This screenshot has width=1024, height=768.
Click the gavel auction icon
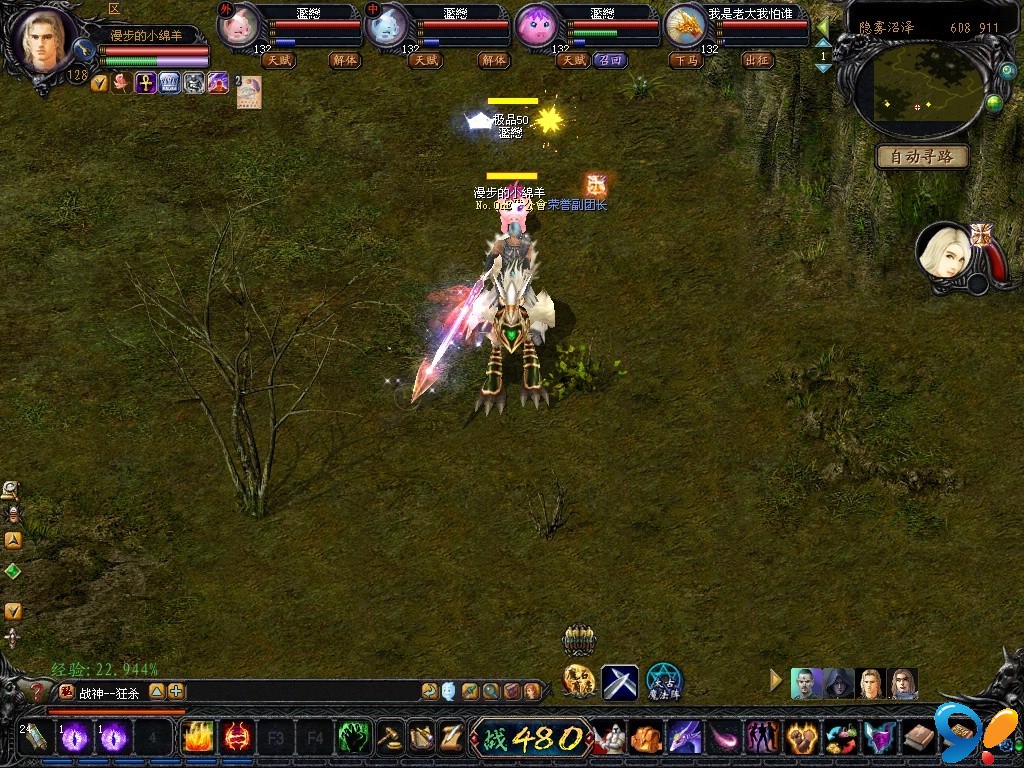[390, 738]
